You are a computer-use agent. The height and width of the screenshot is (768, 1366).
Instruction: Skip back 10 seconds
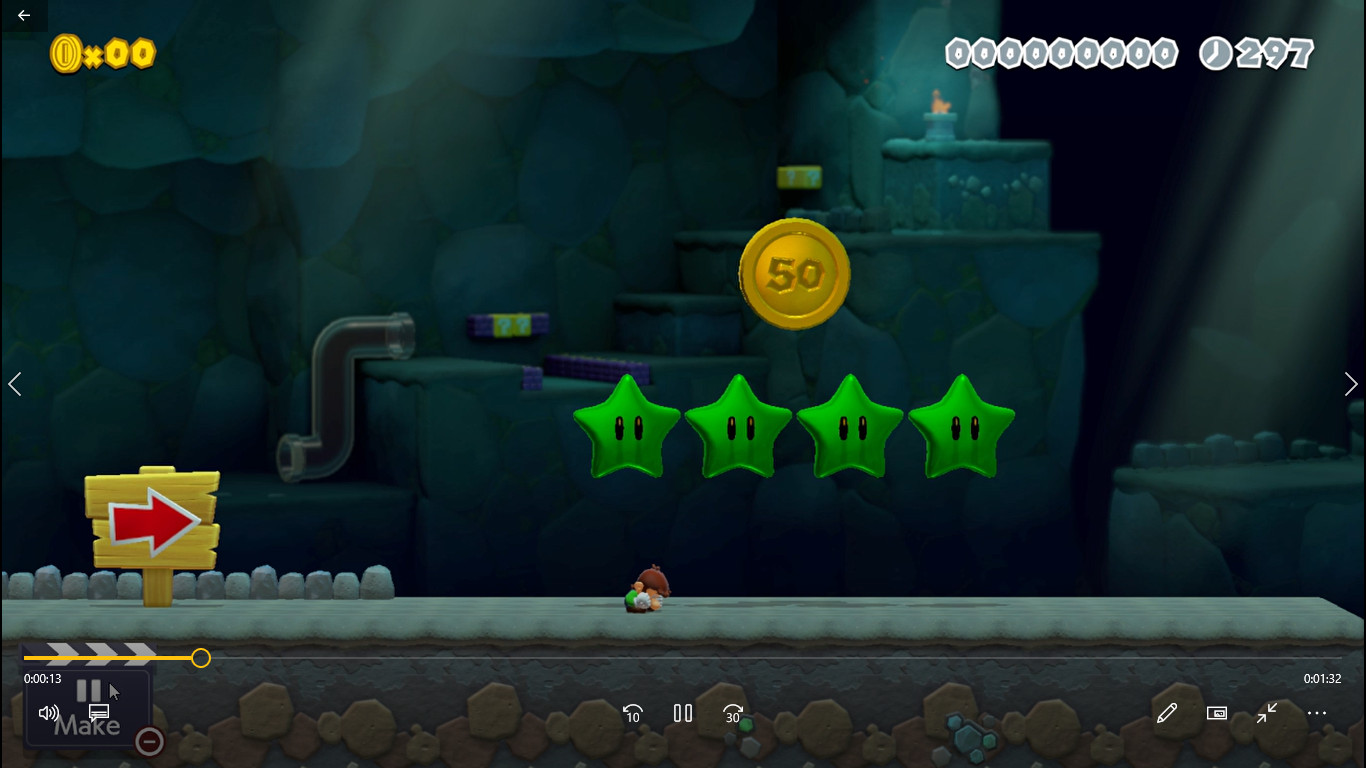point(632,713)
